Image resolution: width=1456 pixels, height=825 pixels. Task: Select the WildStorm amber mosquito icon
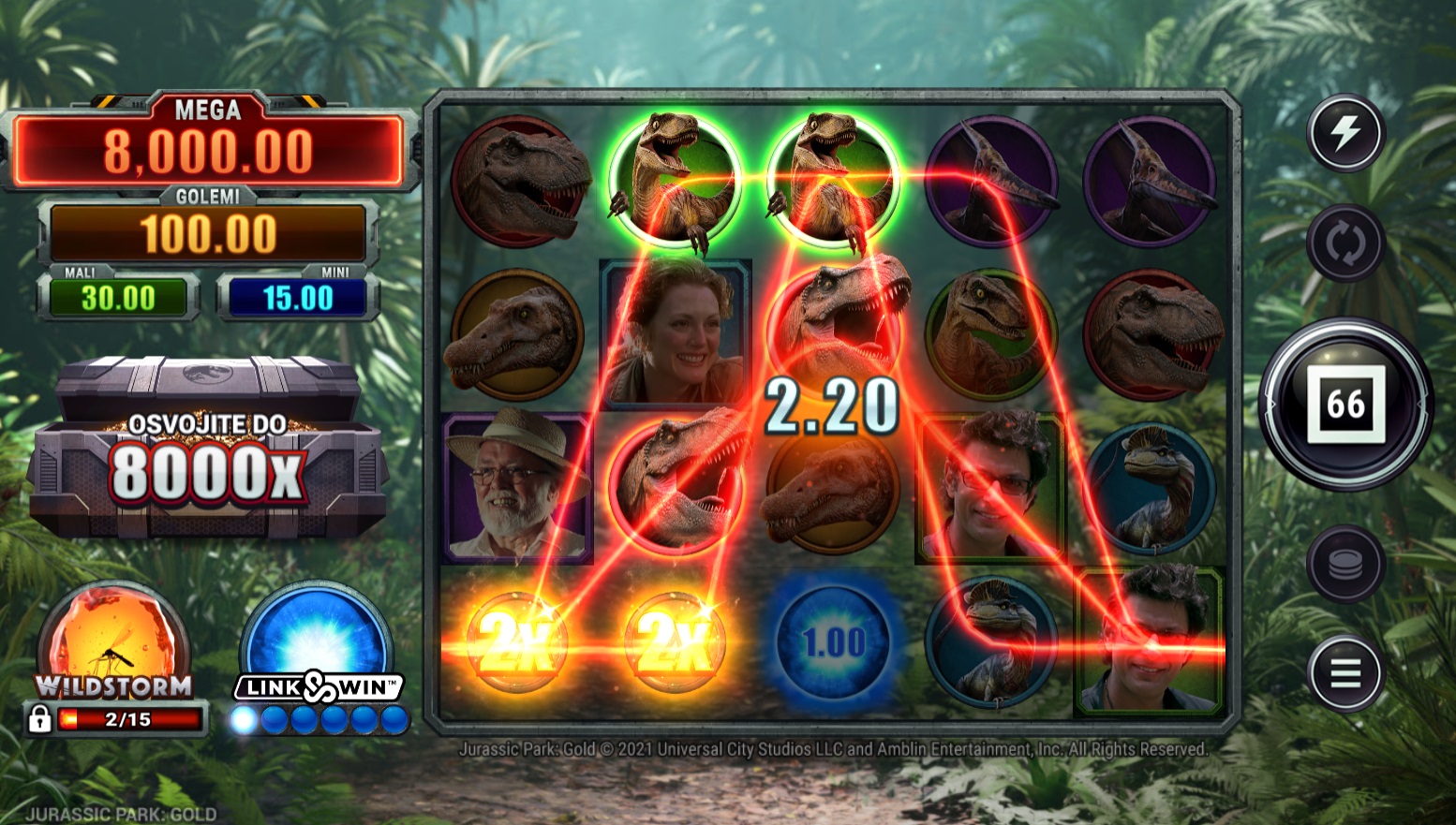pos(113,641)
